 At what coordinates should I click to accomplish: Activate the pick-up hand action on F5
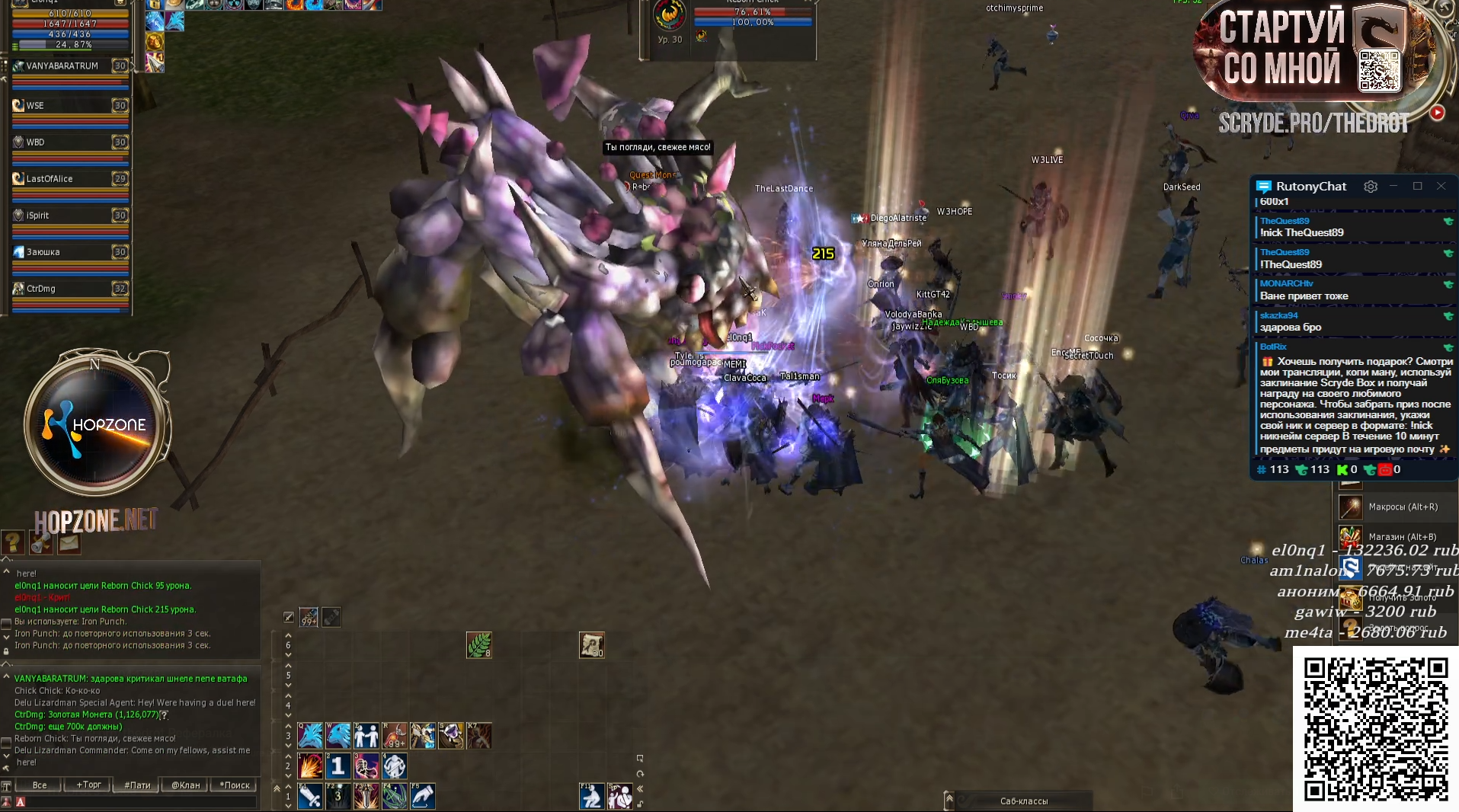(423, 797)
